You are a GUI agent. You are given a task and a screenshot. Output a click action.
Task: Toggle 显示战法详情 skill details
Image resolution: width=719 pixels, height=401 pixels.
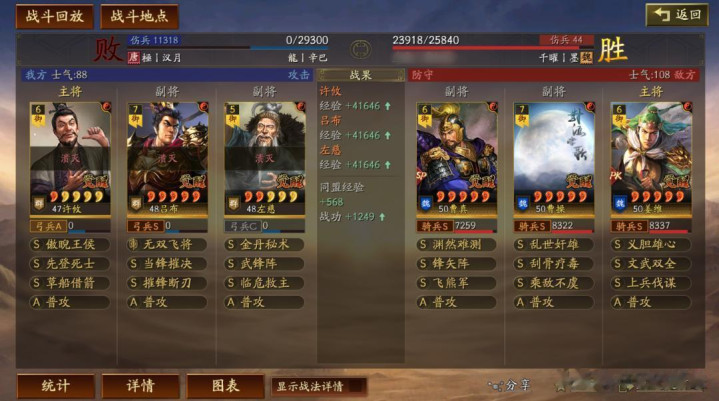[x=319, y=385]
